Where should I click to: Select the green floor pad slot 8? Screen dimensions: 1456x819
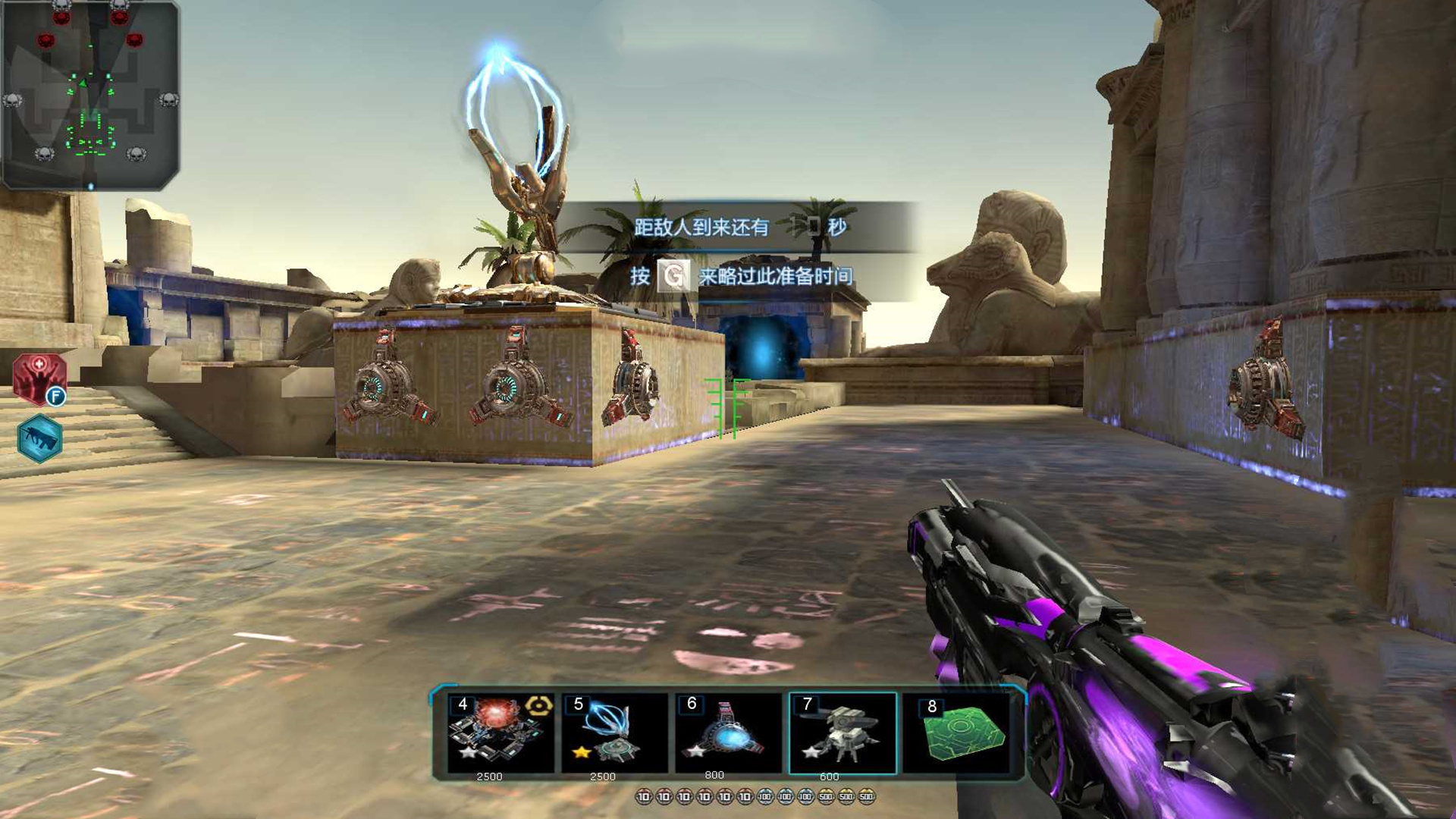pyautogui.click(x=957, y=733)
